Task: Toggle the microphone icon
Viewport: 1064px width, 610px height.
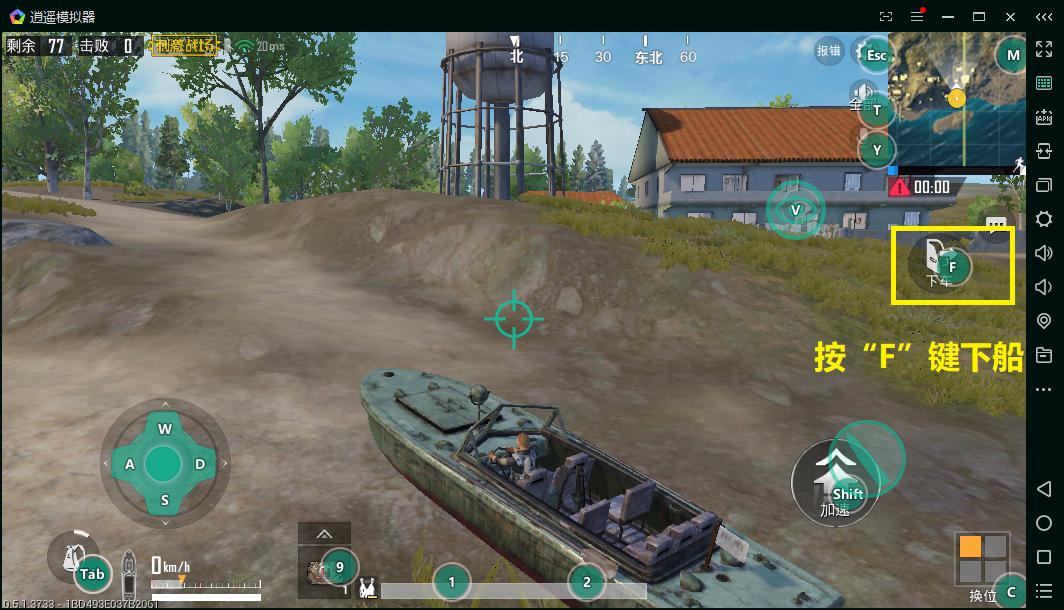Action: point(862,134)
